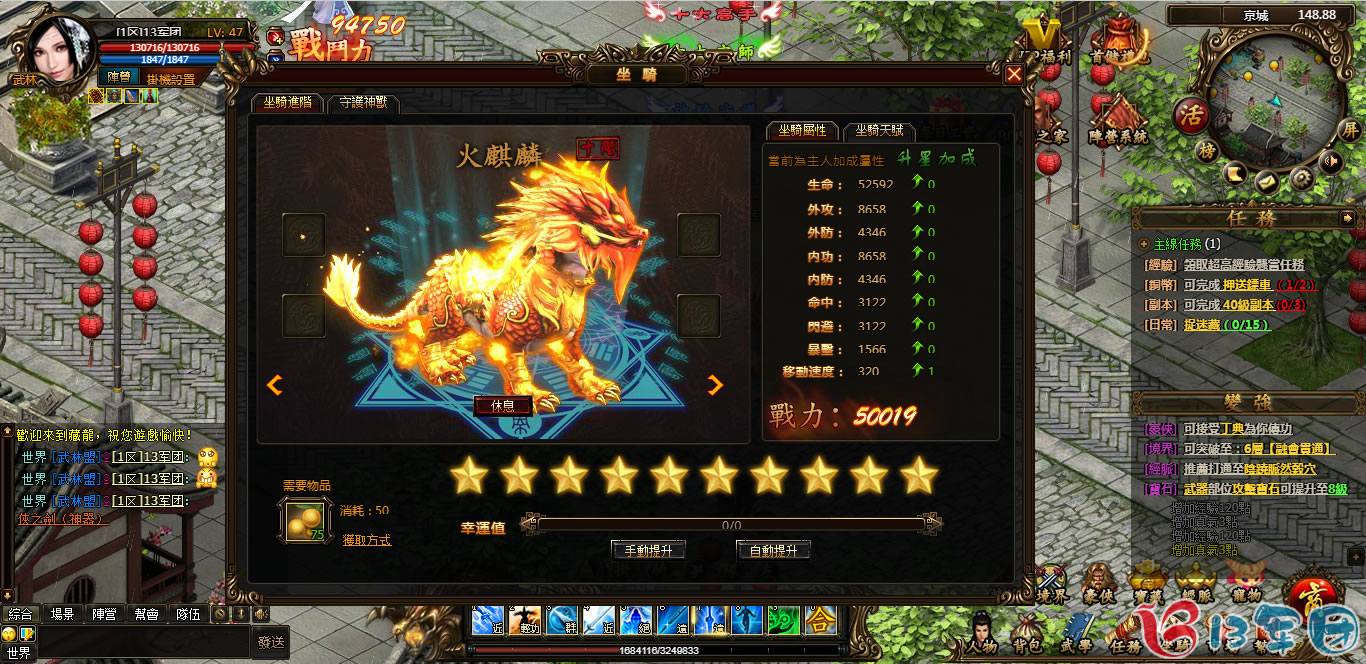The image size is (1366, 664).
Task: Open the 坐騎天賦 talent tab
Action: tap(879, 131)
